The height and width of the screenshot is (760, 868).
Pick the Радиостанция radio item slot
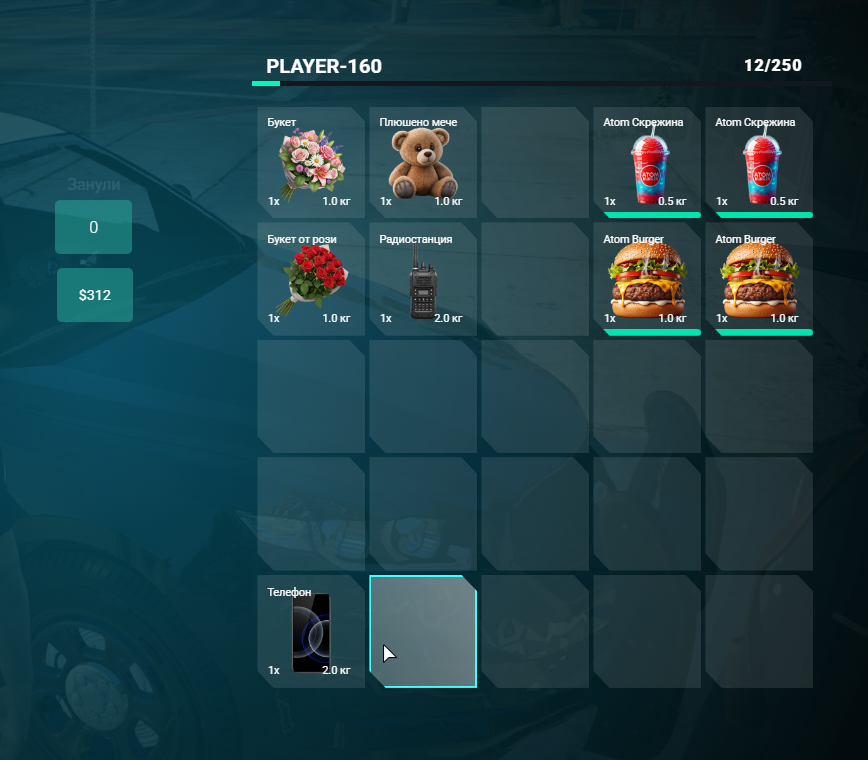pyautogui.click(x=422, y=278)
